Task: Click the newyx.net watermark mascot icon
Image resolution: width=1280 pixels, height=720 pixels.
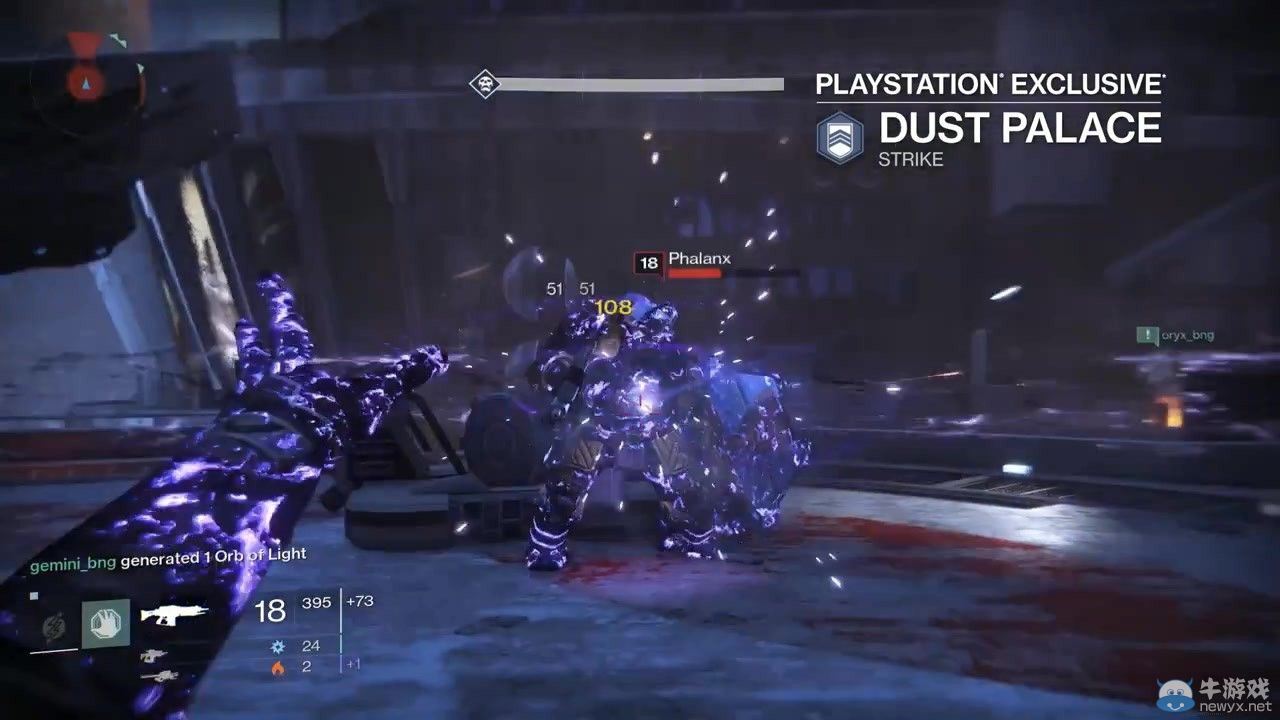Action: point(1176,695)
